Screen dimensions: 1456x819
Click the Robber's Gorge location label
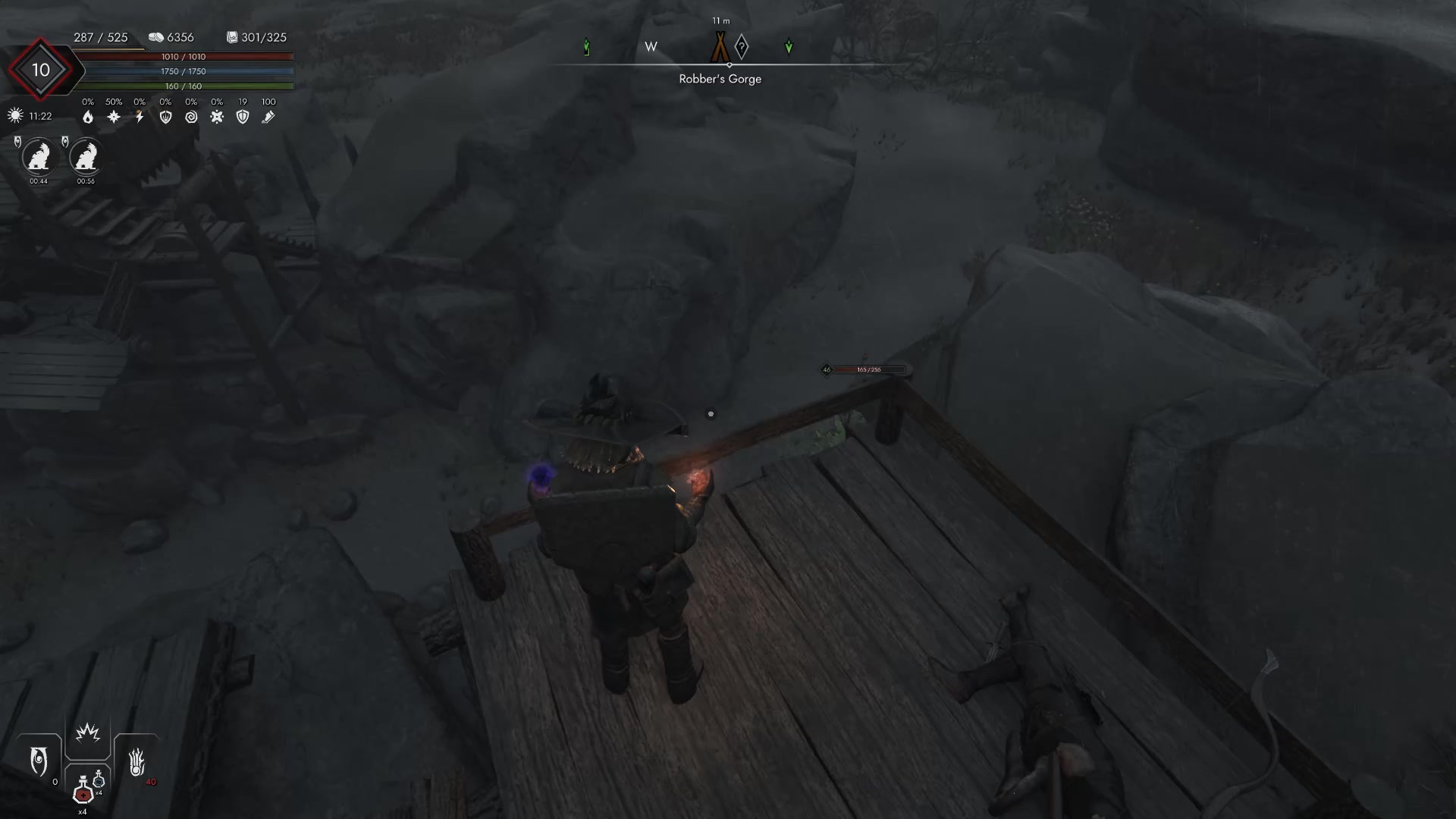720,78
